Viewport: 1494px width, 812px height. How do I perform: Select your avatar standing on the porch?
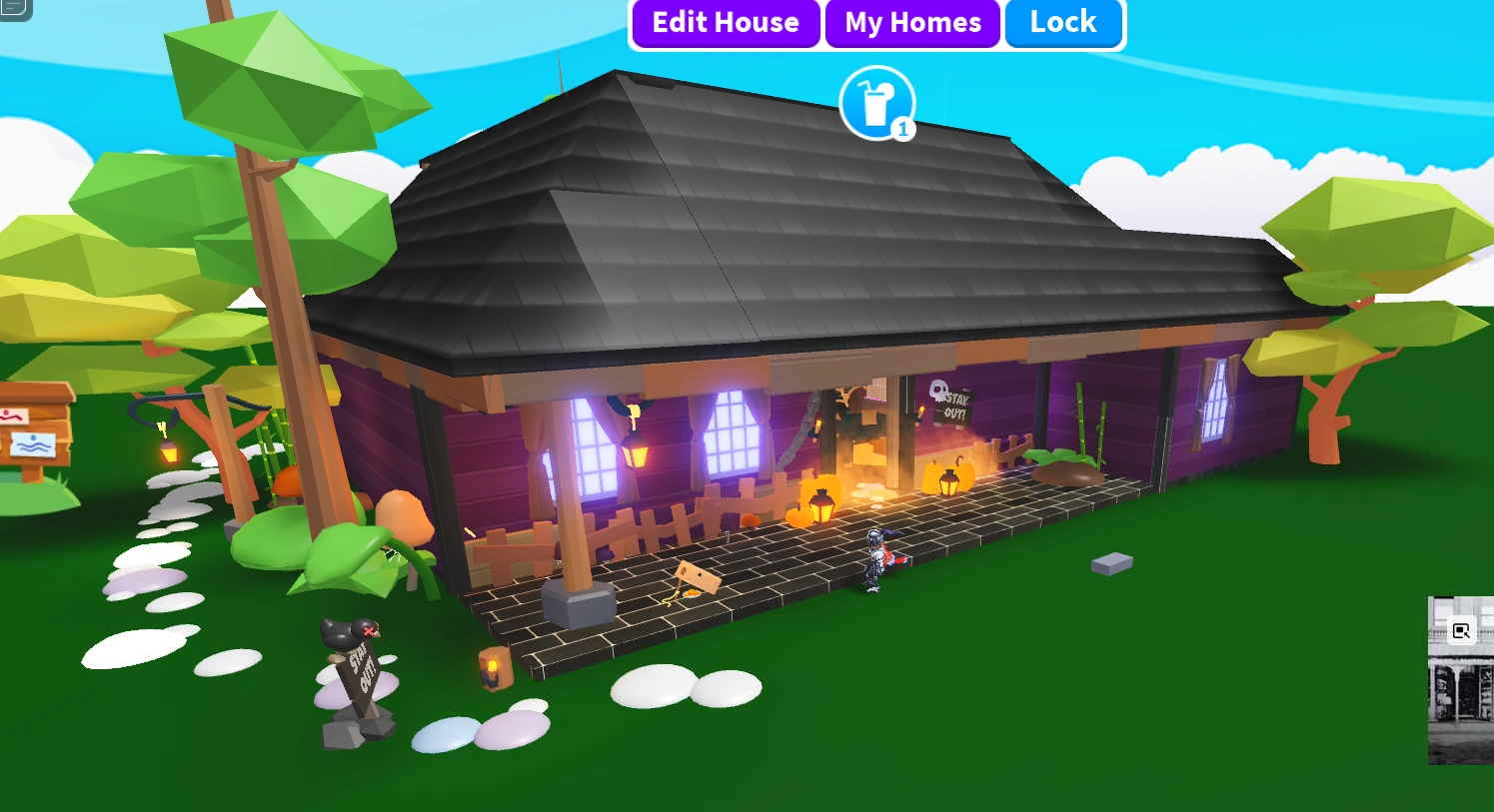point(873,561)
